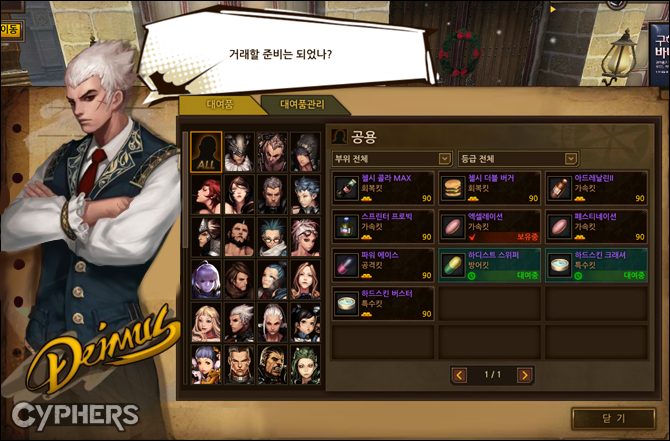Open the 부위 전체 dropdown
This screenshot has width=670, height=441.
[392, 159]
